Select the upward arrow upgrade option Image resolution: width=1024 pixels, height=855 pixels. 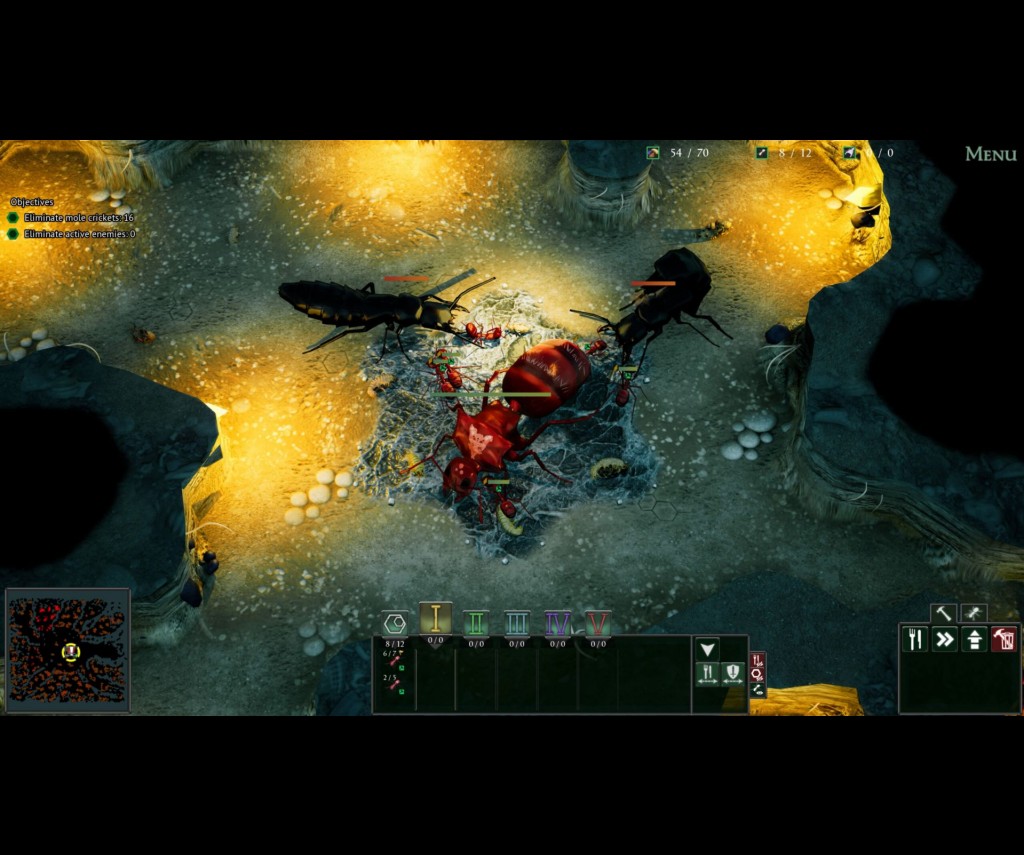coord(975,639)
